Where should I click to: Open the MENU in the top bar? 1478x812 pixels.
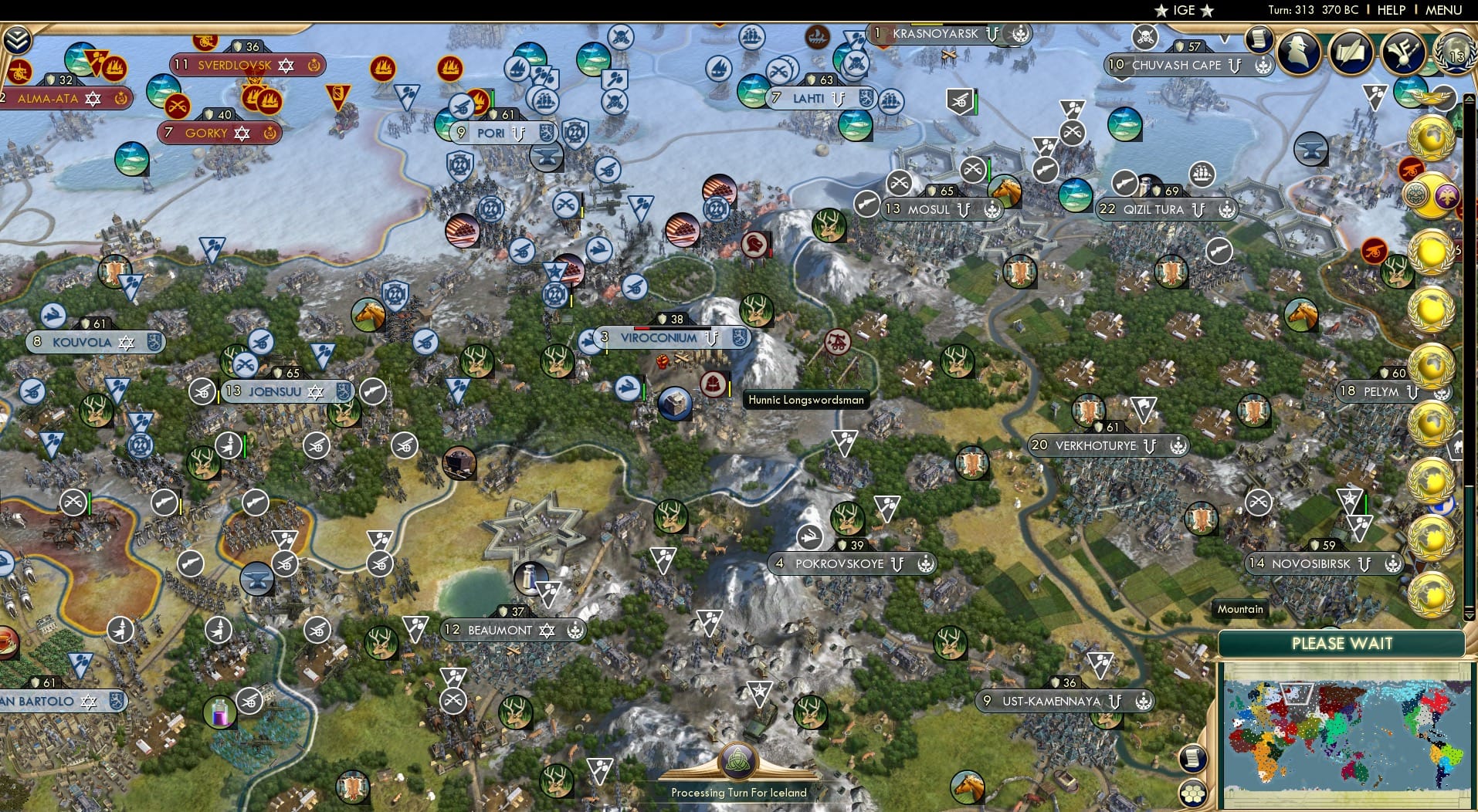1442,10
